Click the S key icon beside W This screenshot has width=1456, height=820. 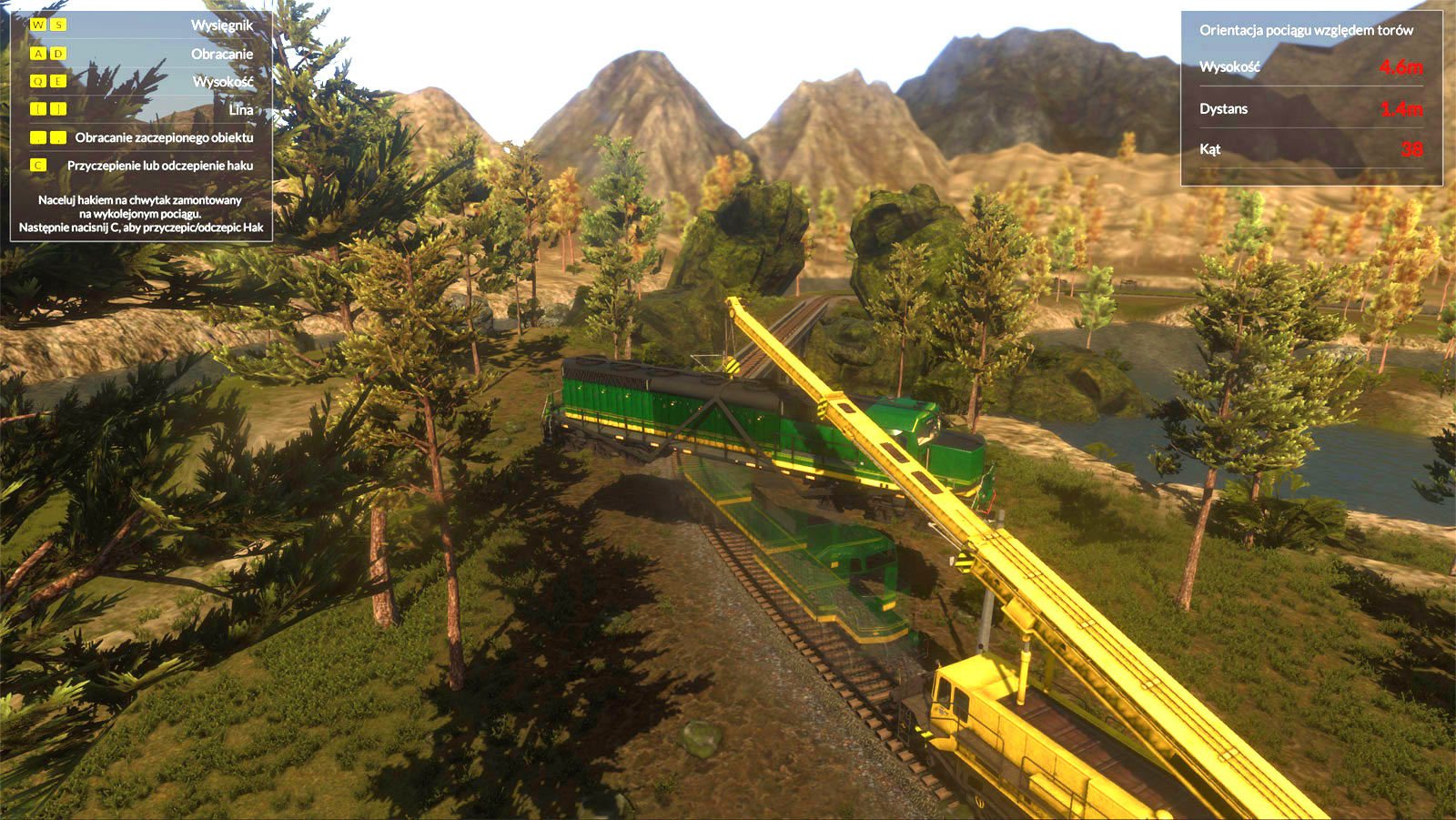coord(57,25)
